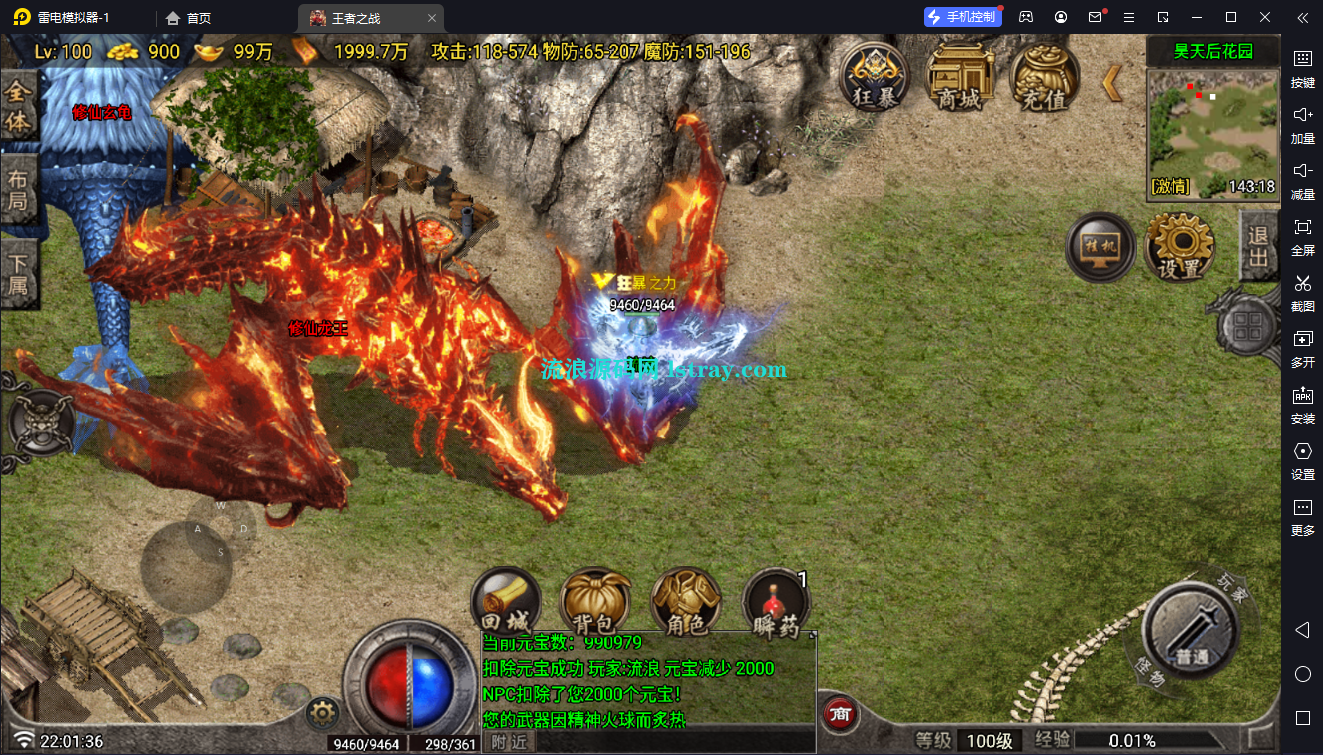Open the 设置 gear settings

point(1179,247)
